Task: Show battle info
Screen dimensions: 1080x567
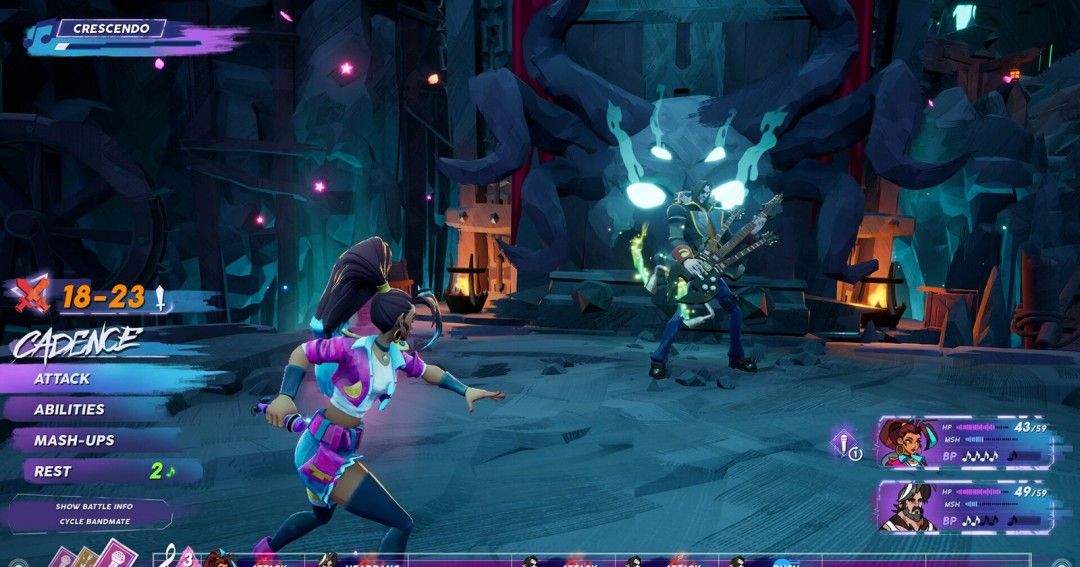Action: click(x=94, y=507)
